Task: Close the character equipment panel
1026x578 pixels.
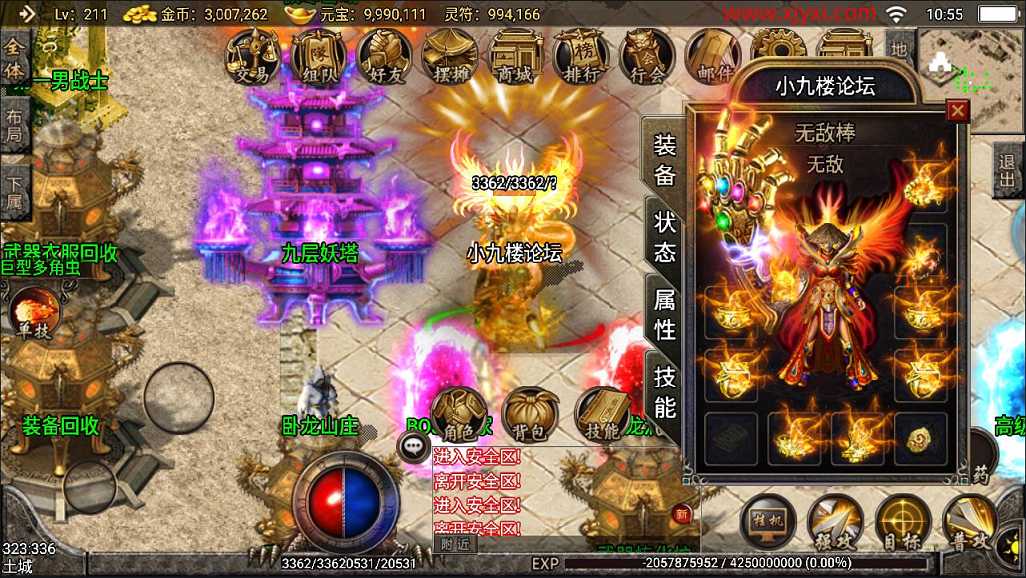Action: [958, 111]
